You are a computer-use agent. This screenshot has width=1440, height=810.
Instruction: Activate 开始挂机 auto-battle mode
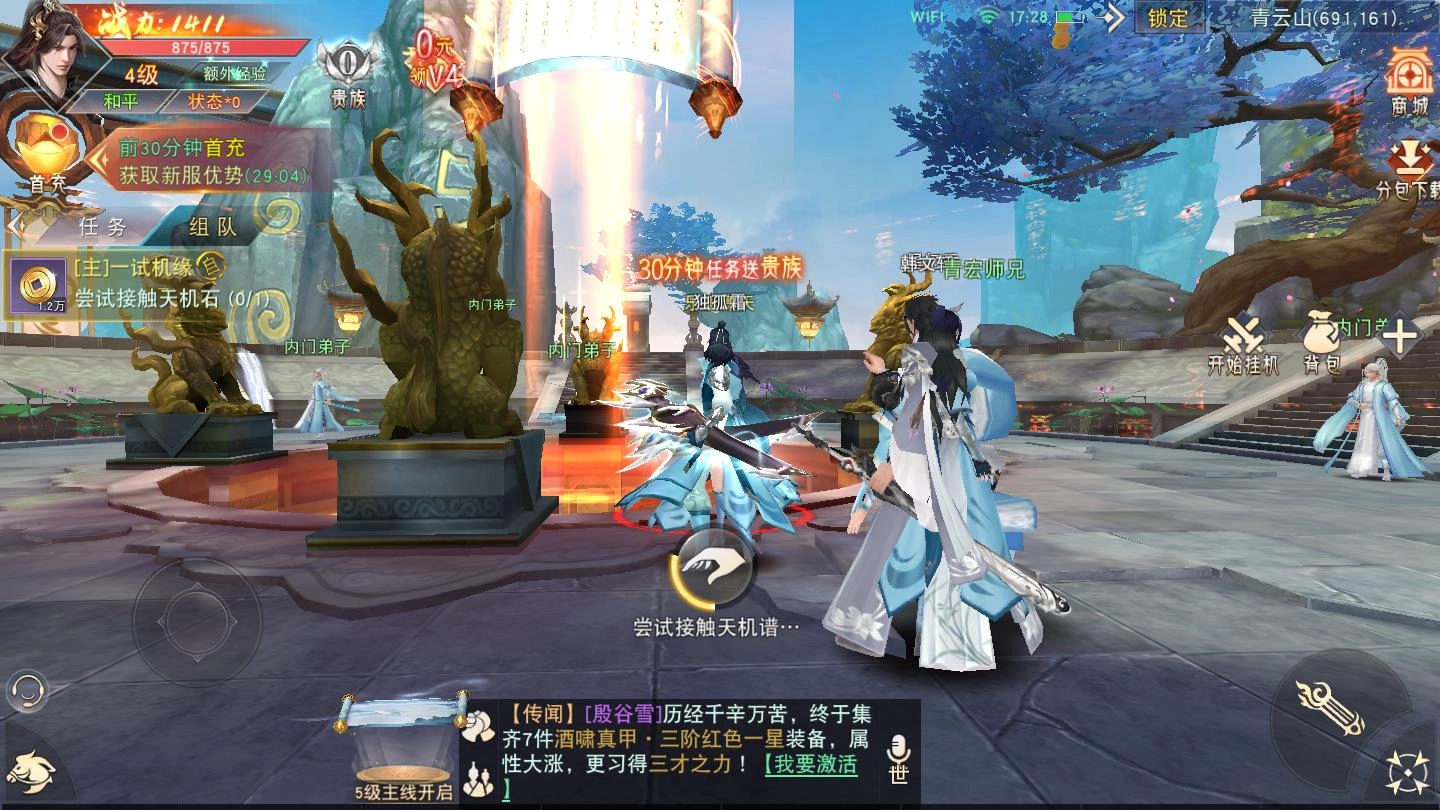pyautogui.click(x=1243, y=335)
